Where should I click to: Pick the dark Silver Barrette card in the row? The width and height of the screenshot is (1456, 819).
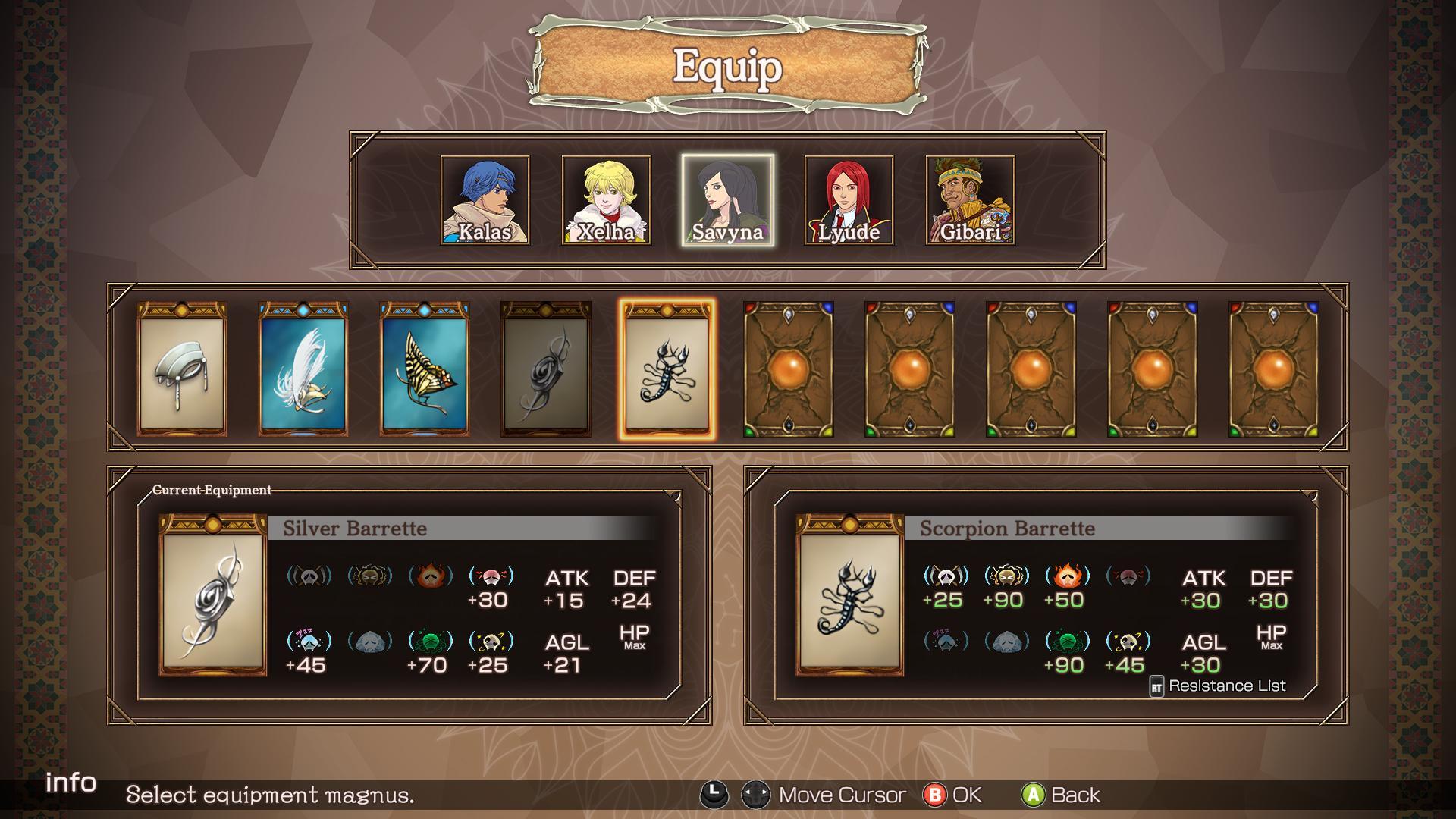coord(546,369)
